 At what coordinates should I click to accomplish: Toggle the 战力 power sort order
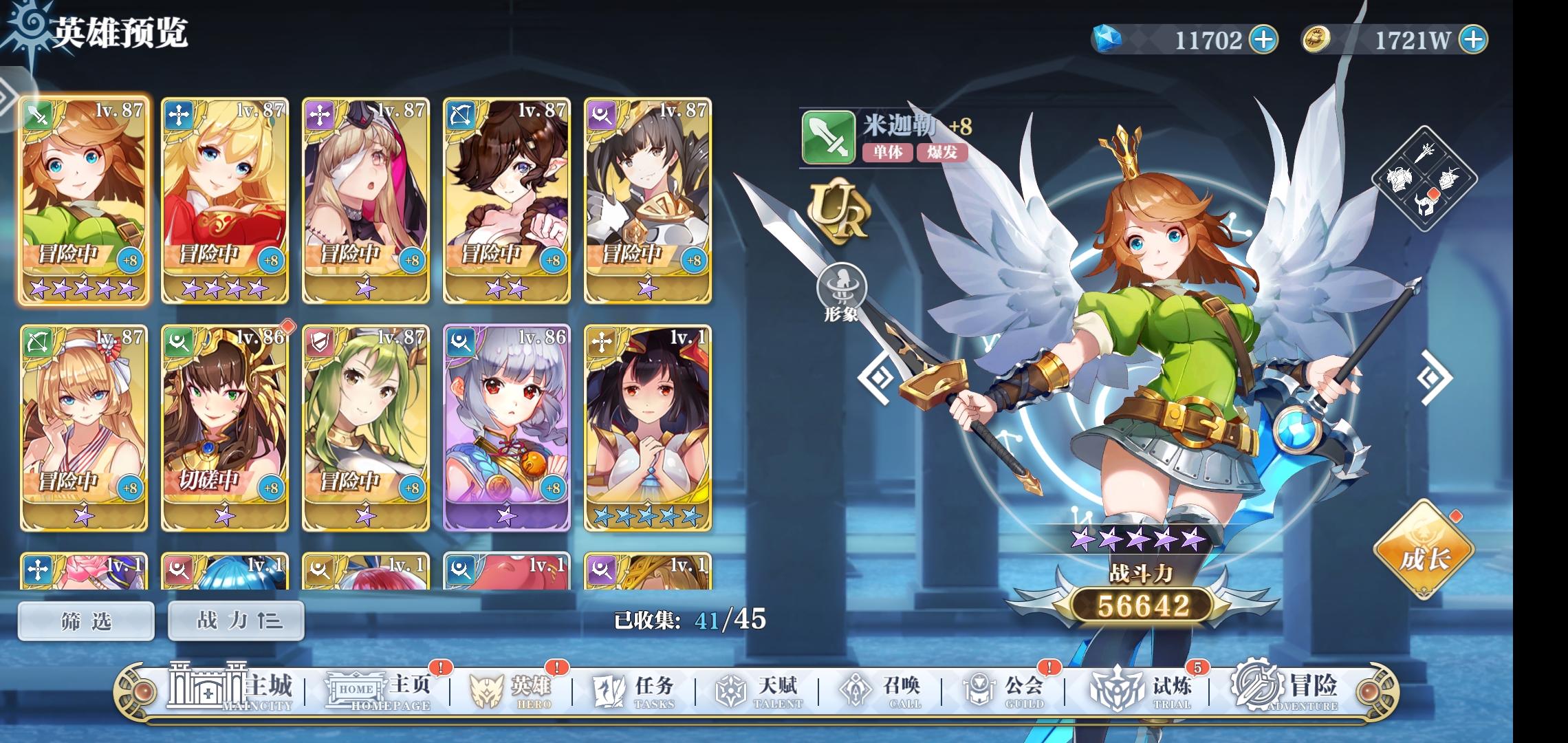236,620
